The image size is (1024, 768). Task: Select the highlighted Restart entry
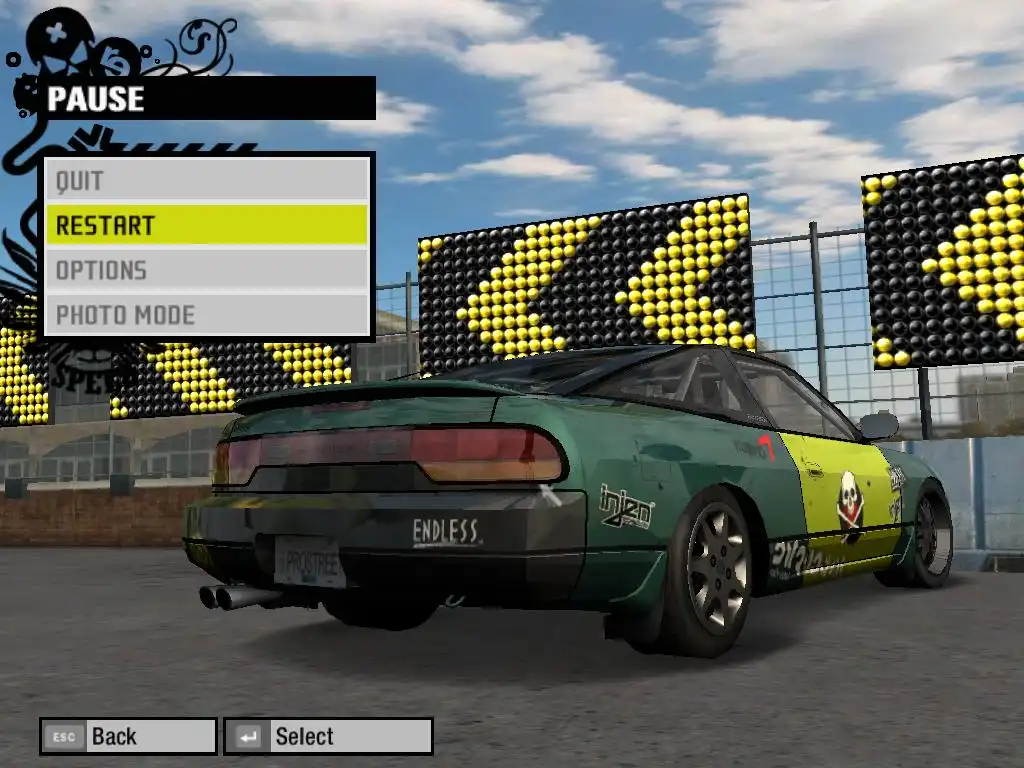206,225
